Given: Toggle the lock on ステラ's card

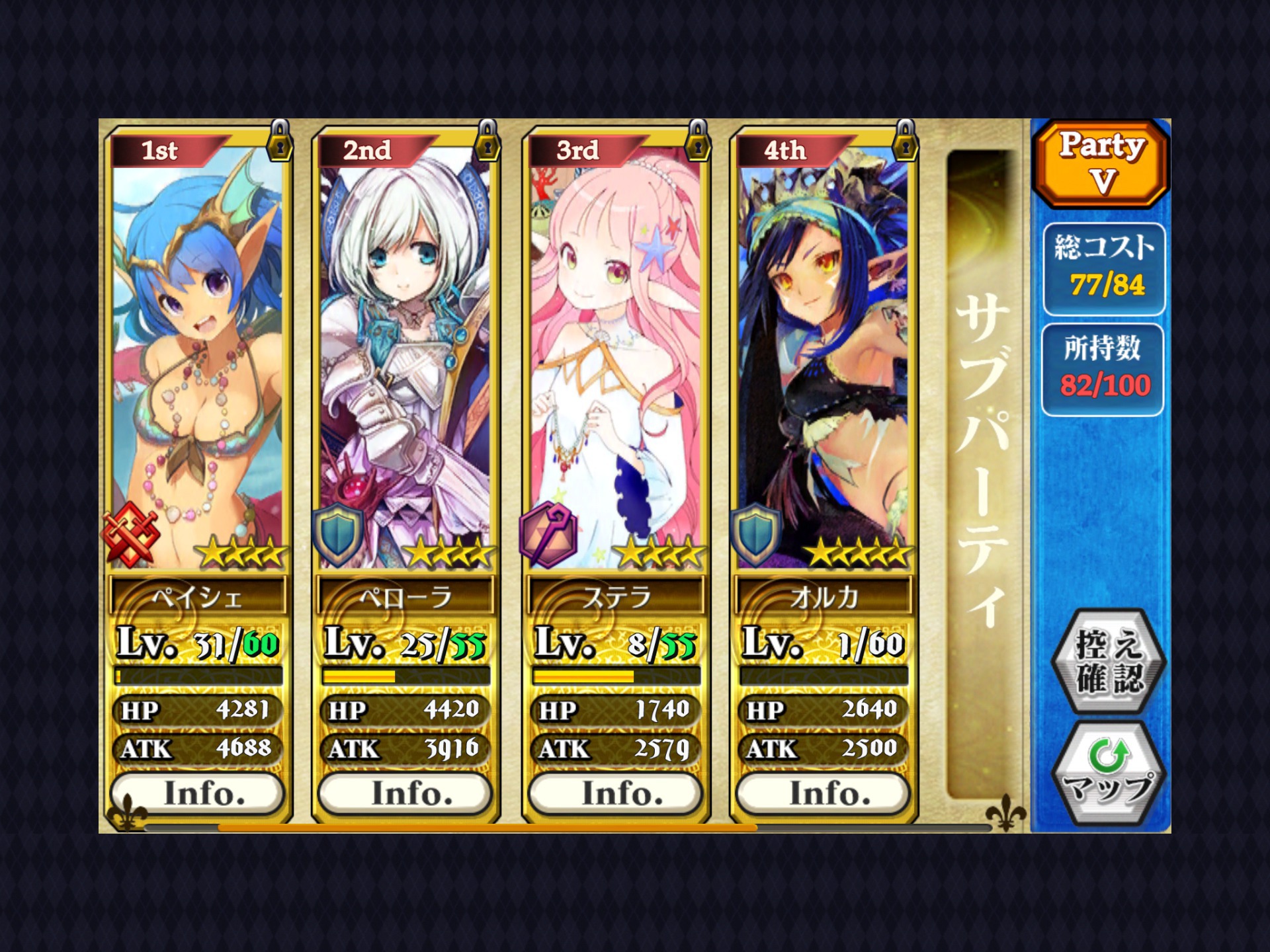Looking at the screenshot, I should tap(697, 141).
